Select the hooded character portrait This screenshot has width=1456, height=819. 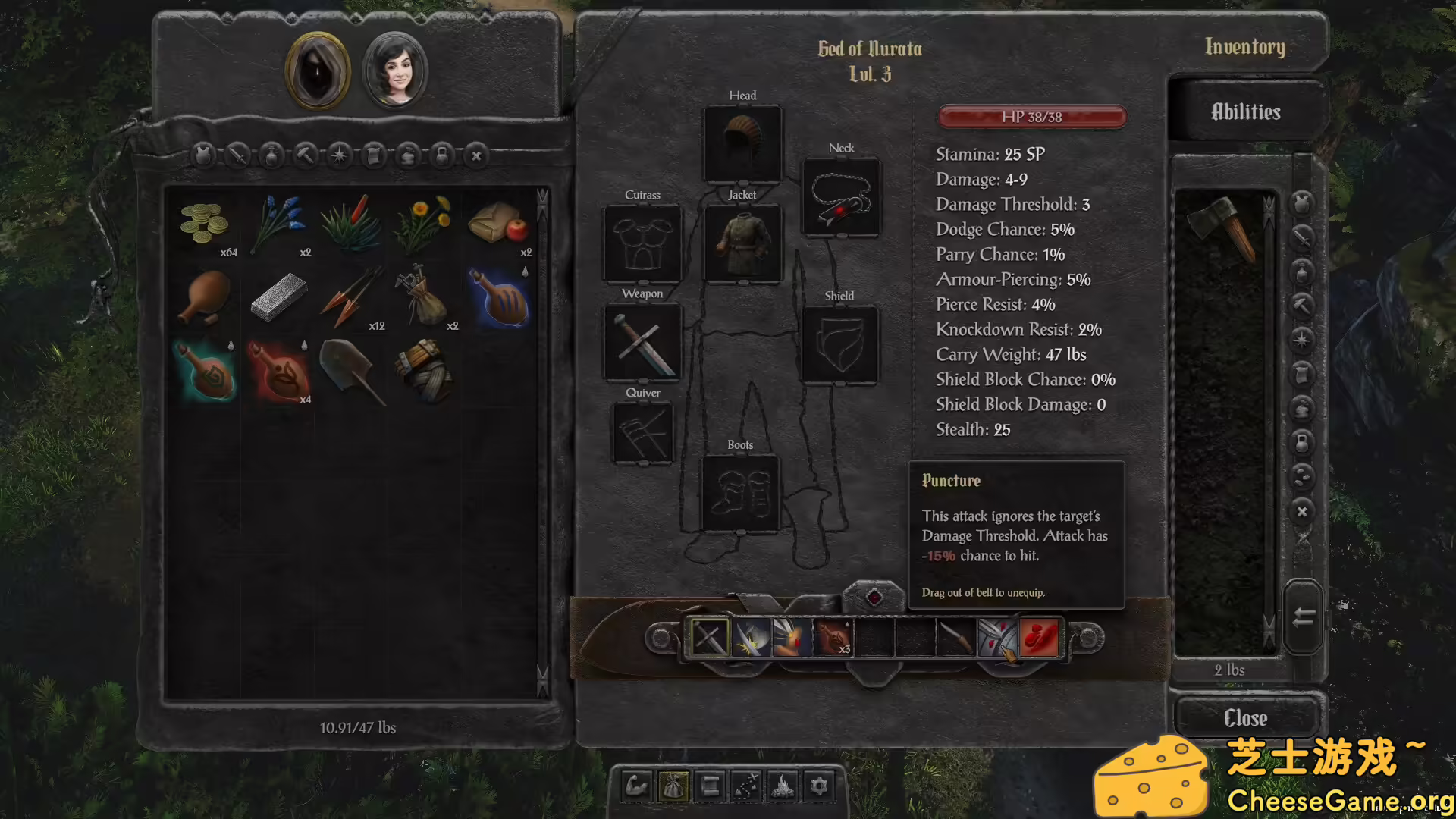318,71
